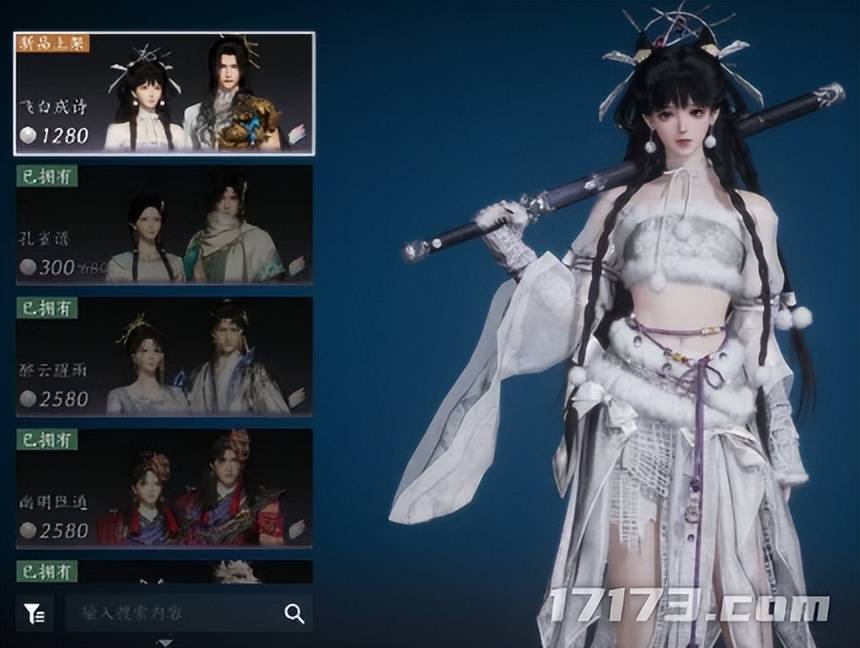Viewport: 860px width, 648px height.
Task: Select the partially visible bottom outfit card
Action: click(164, 572)
